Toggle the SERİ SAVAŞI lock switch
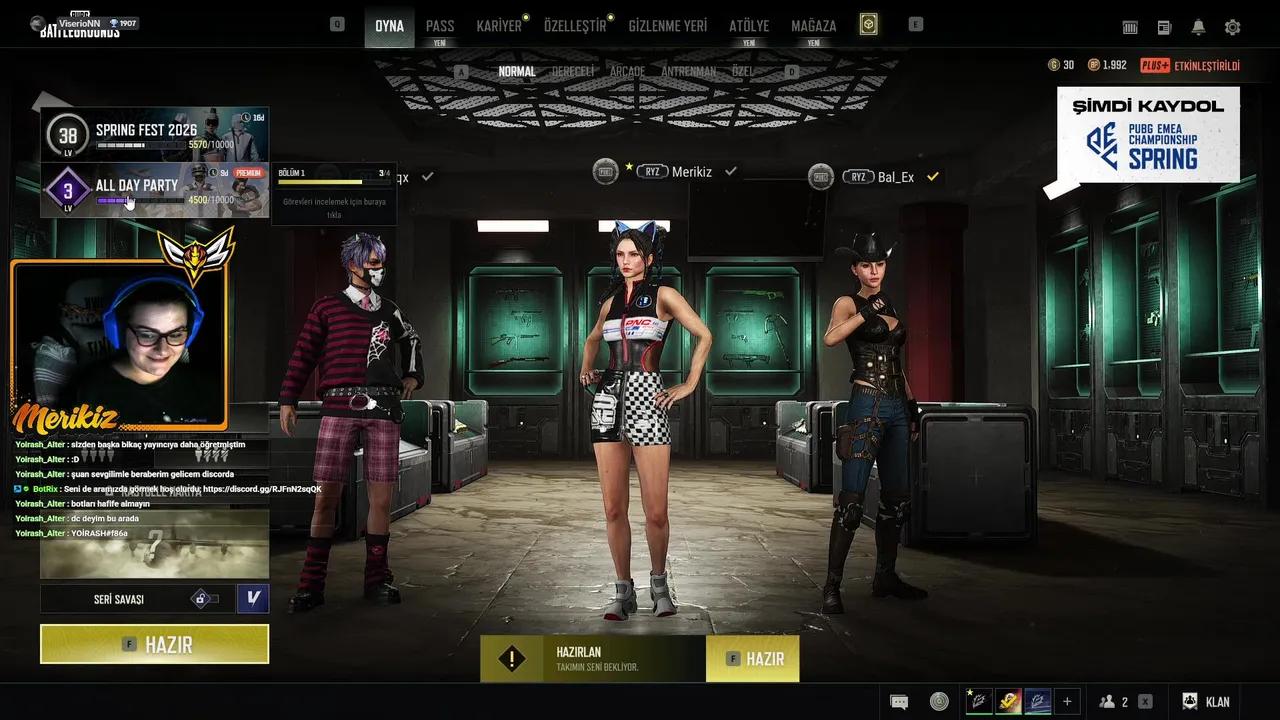1280x720 pixels. tap(205, 599)
